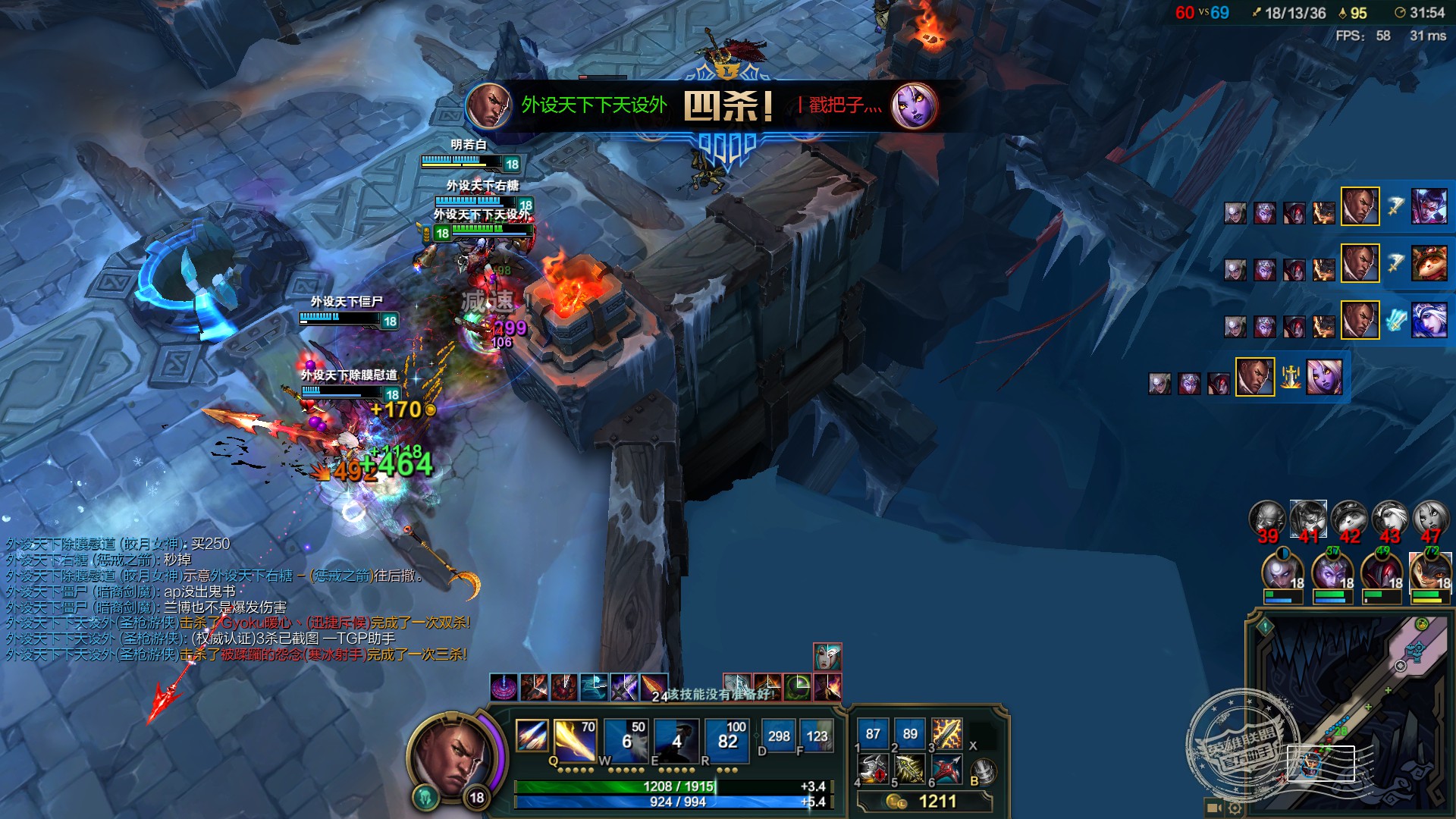Activate the E dash ability icon

[x=676, y=739]
